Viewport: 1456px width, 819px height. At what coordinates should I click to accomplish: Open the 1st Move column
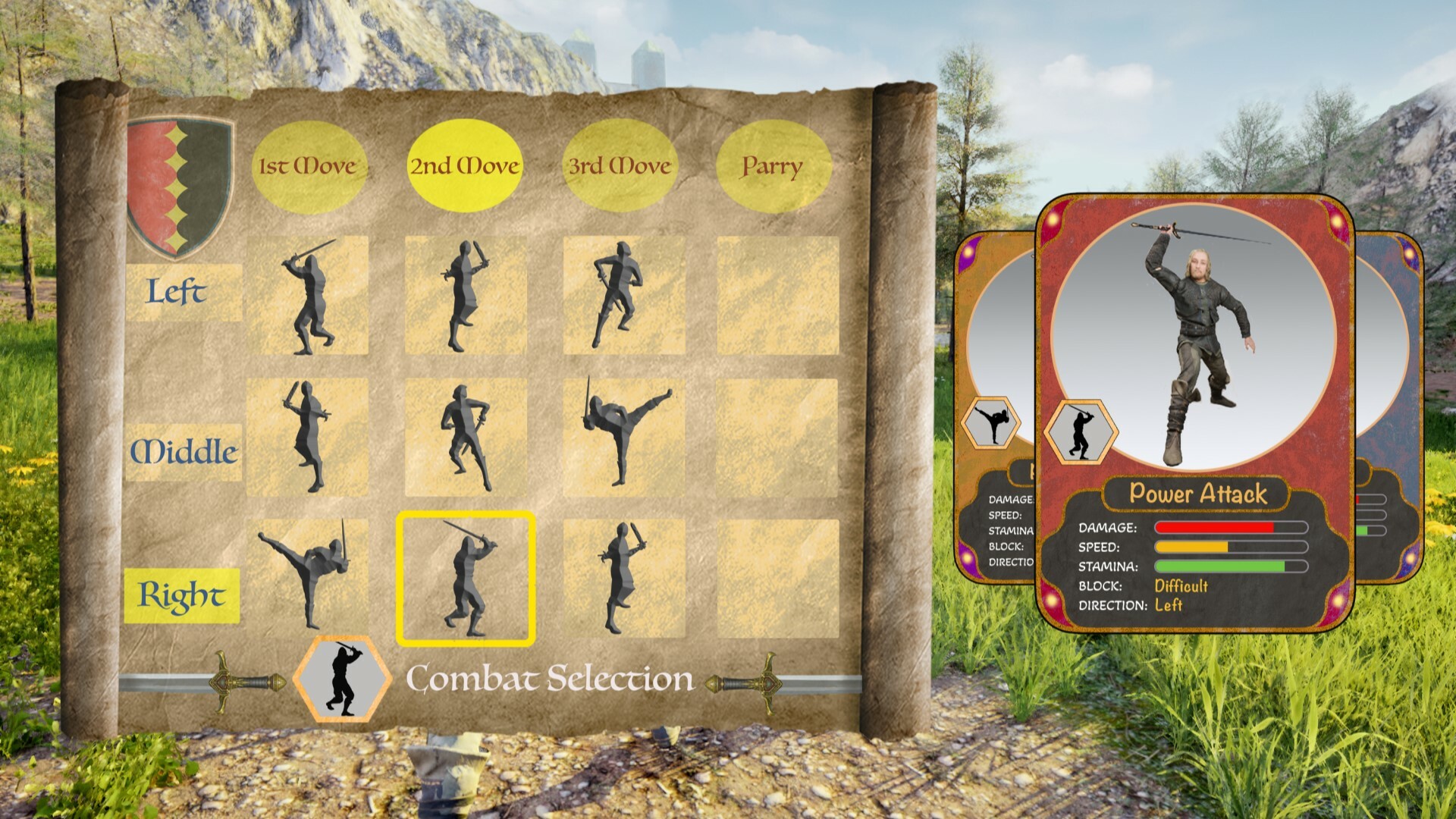tap(308, 164)
